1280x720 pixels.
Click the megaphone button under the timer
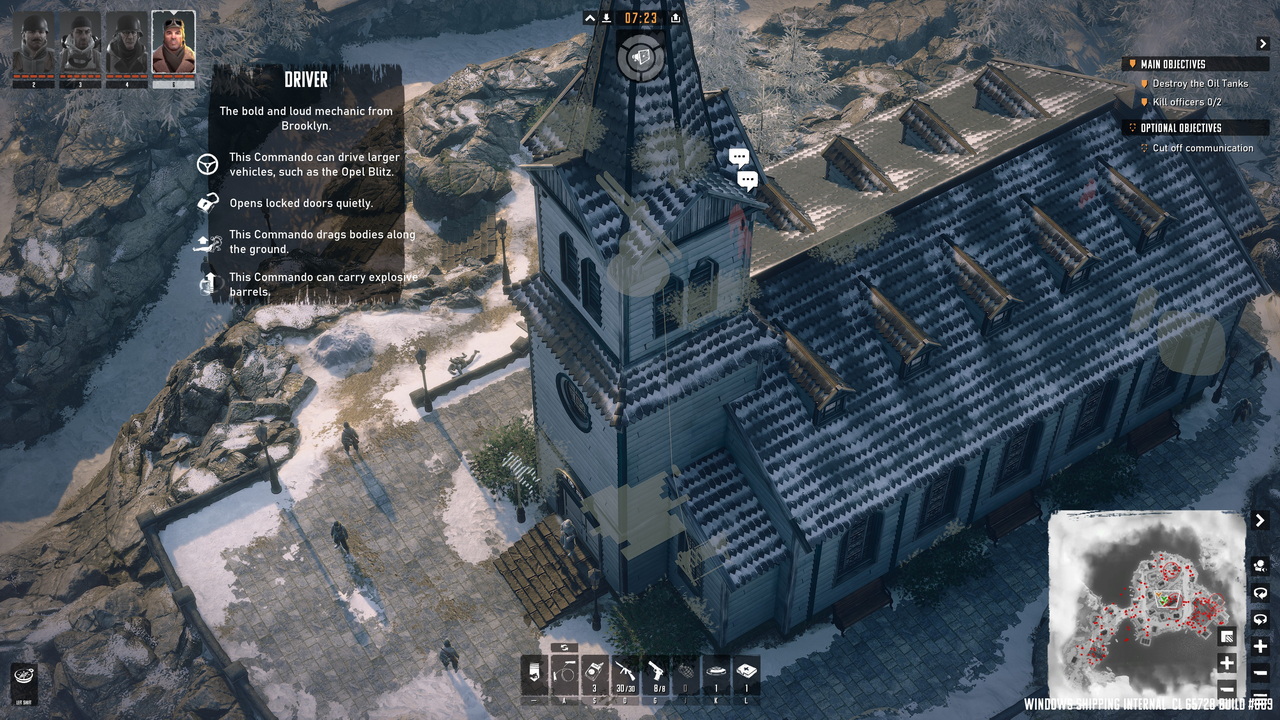coord(640,56)
